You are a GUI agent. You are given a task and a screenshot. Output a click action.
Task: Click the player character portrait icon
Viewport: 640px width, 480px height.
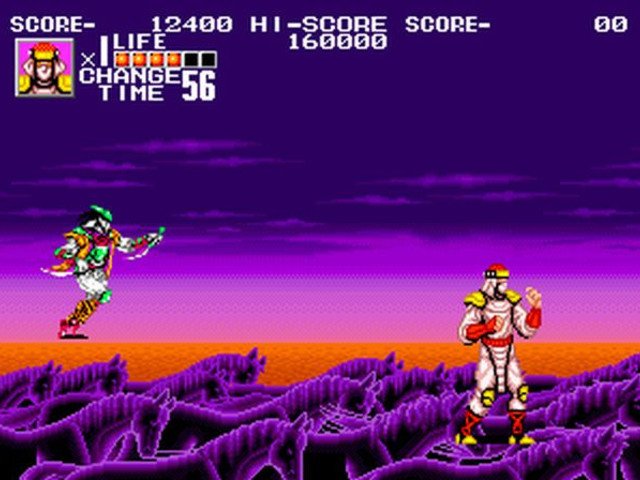[44, 68]
